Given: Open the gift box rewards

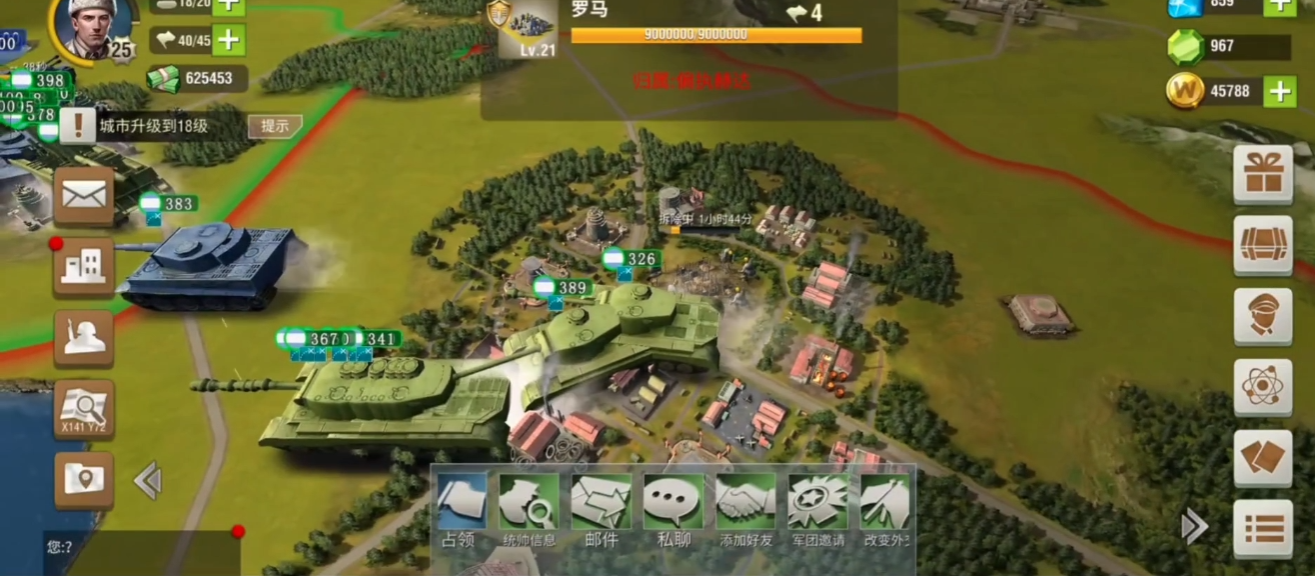Looking at the screenshot, I should (x=1262, y=175).
